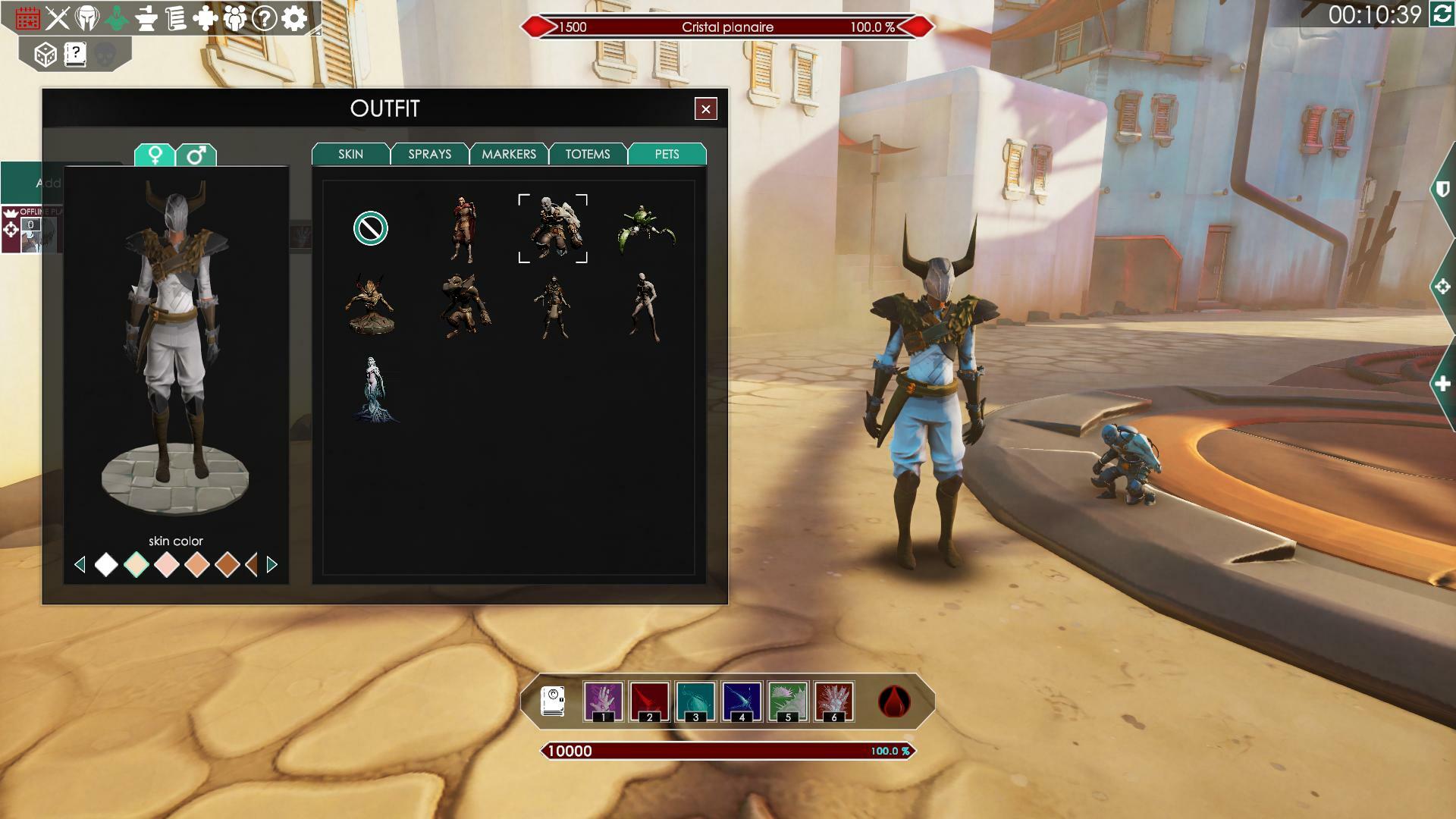
Task: Click the dice icon
Action: click(x=45, y=55)
